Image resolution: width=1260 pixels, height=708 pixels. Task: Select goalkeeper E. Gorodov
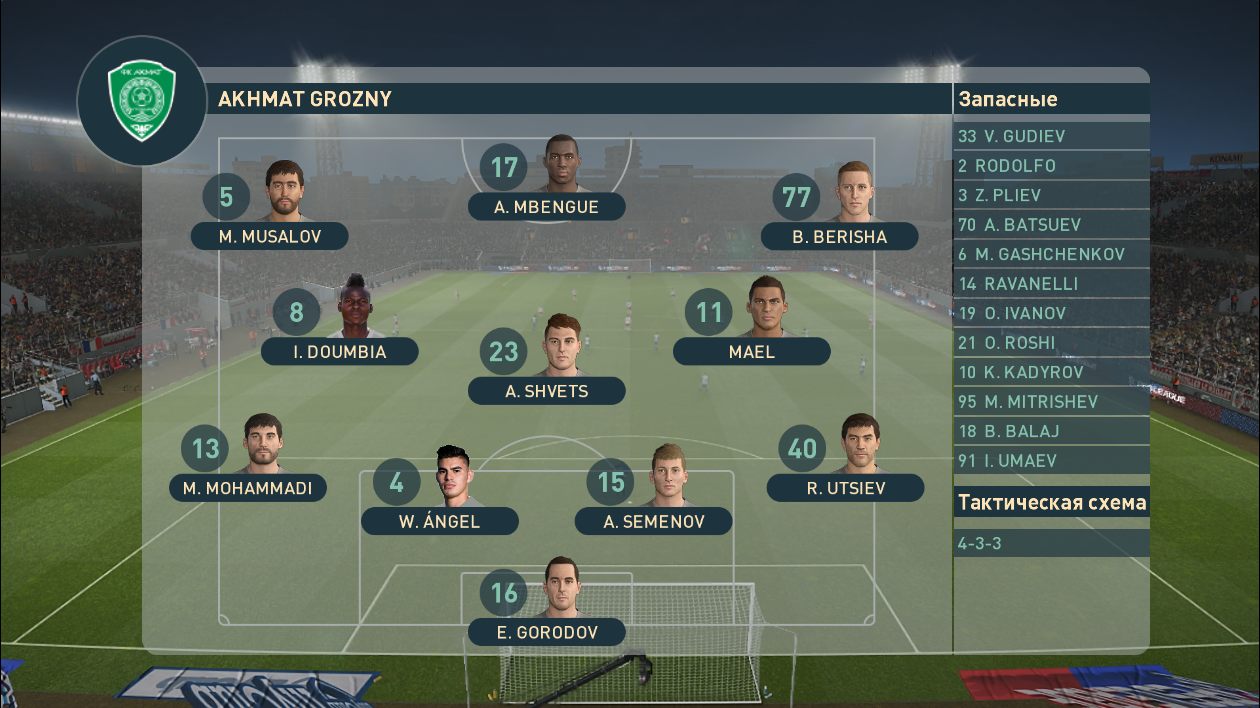click(x=546, y=632)
